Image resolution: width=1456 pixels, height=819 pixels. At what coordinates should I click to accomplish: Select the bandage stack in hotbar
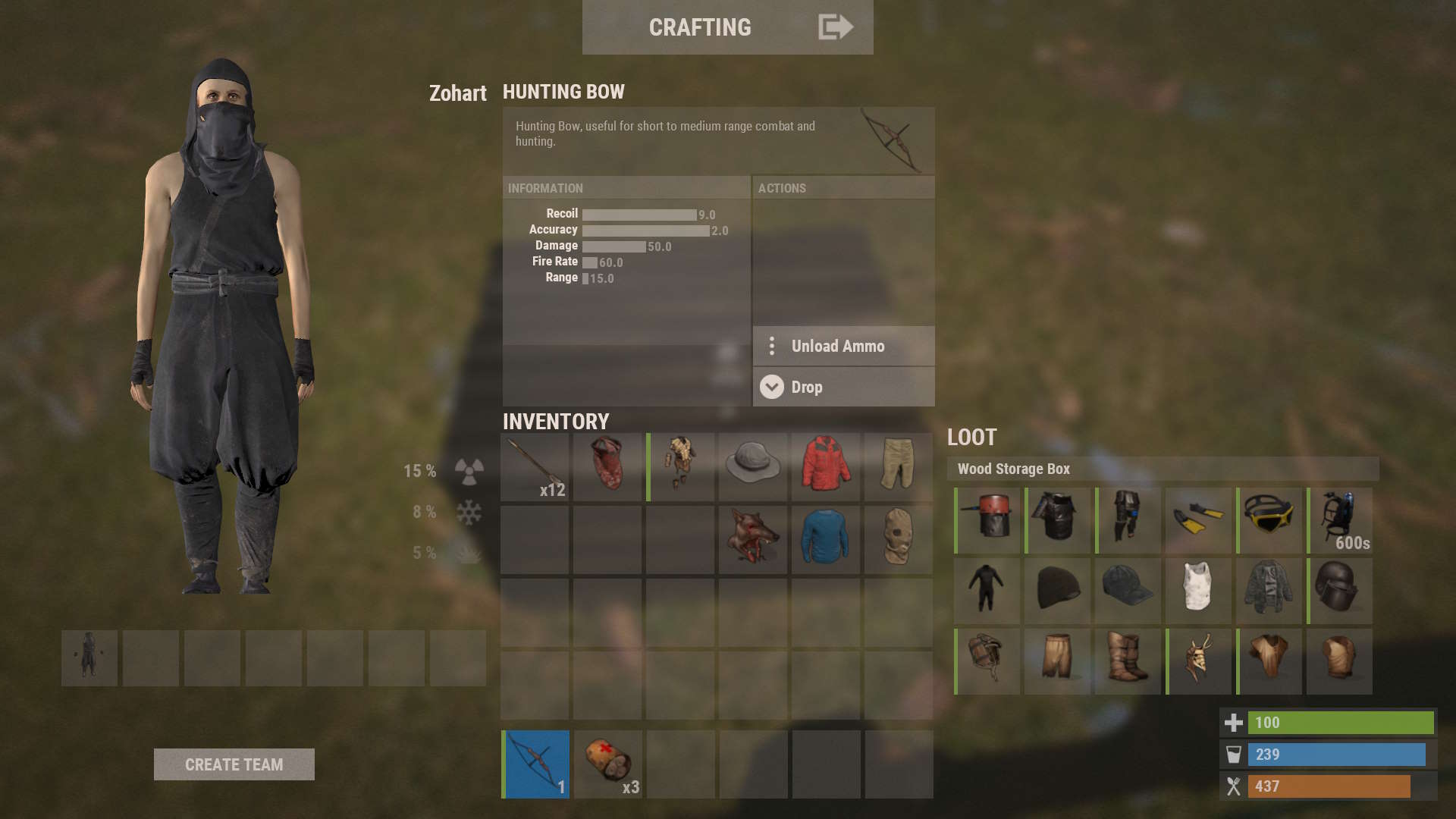tap(607, 764)
